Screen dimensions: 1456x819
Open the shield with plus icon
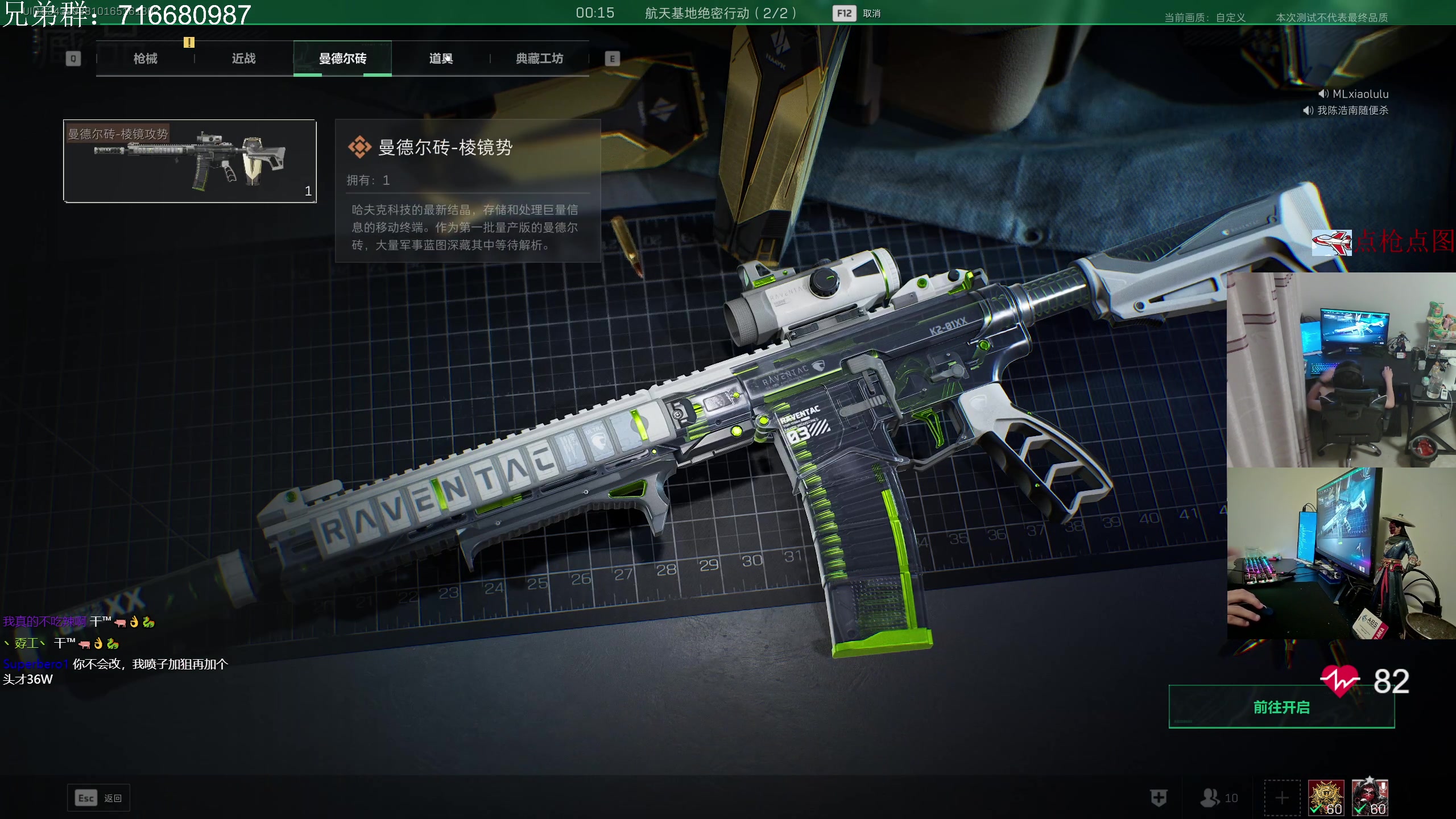pos(1159,798)
